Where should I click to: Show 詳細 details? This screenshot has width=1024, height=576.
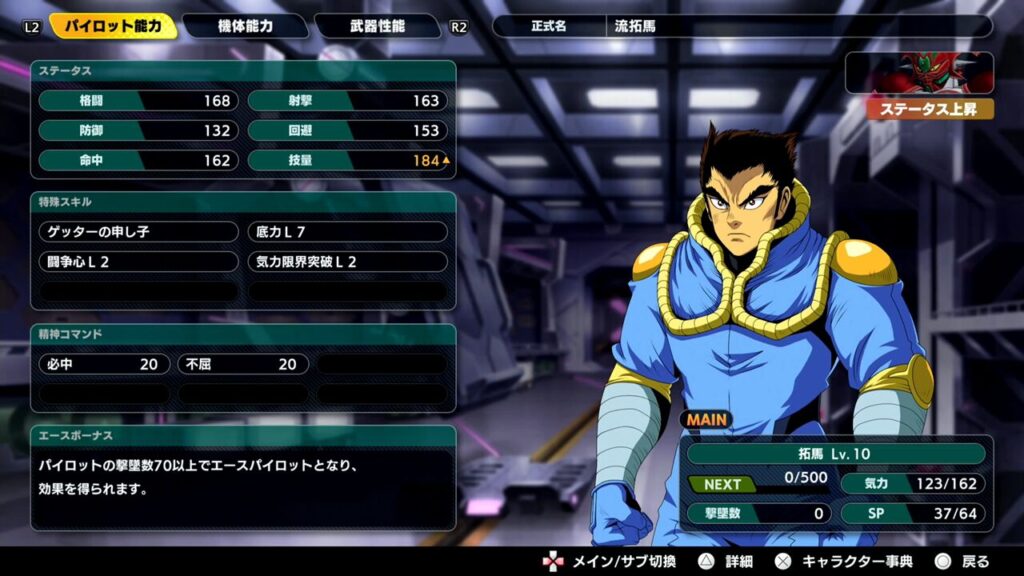pos(728,561)
